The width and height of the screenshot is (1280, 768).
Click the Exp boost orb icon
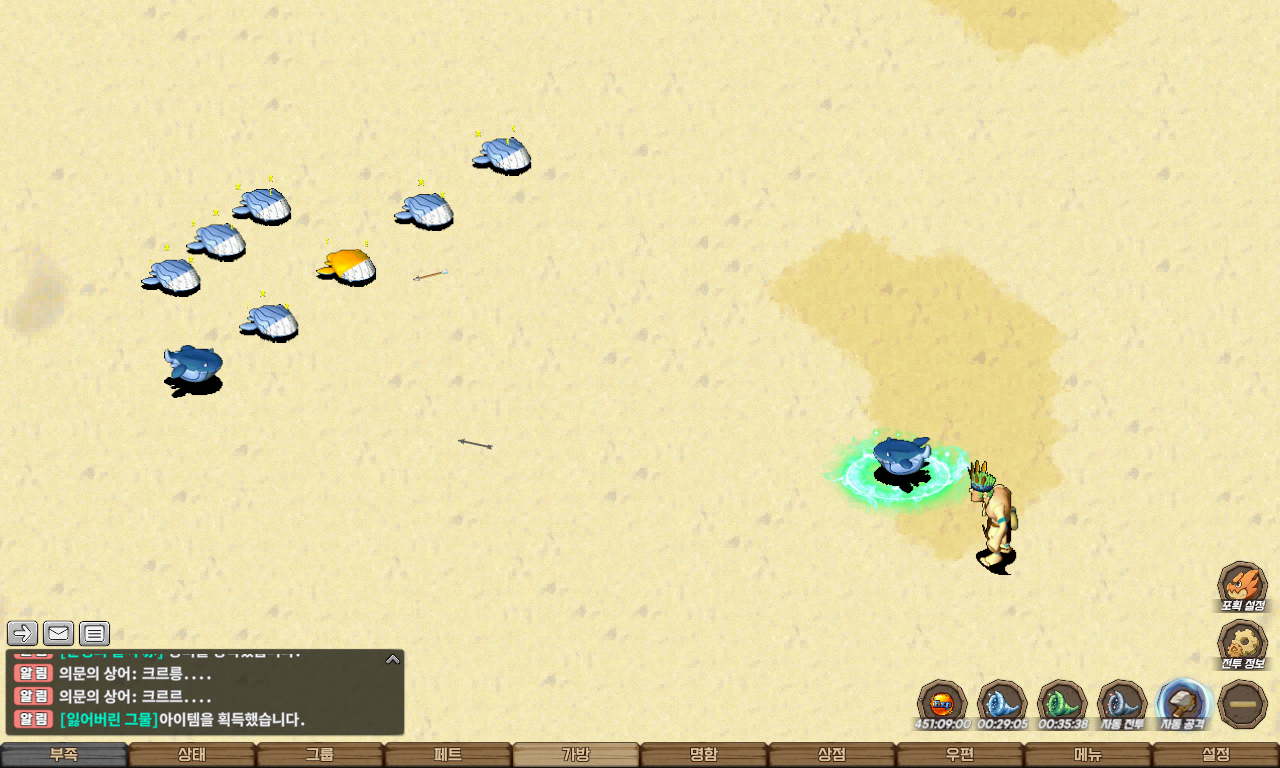942,703
